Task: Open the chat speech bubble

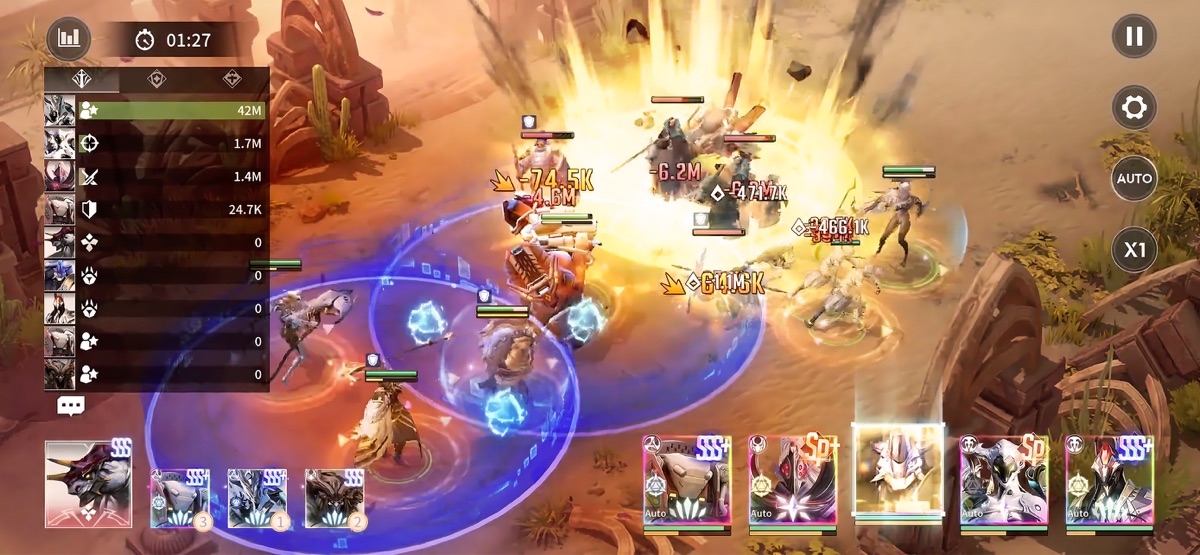Action: coord(71,406)
